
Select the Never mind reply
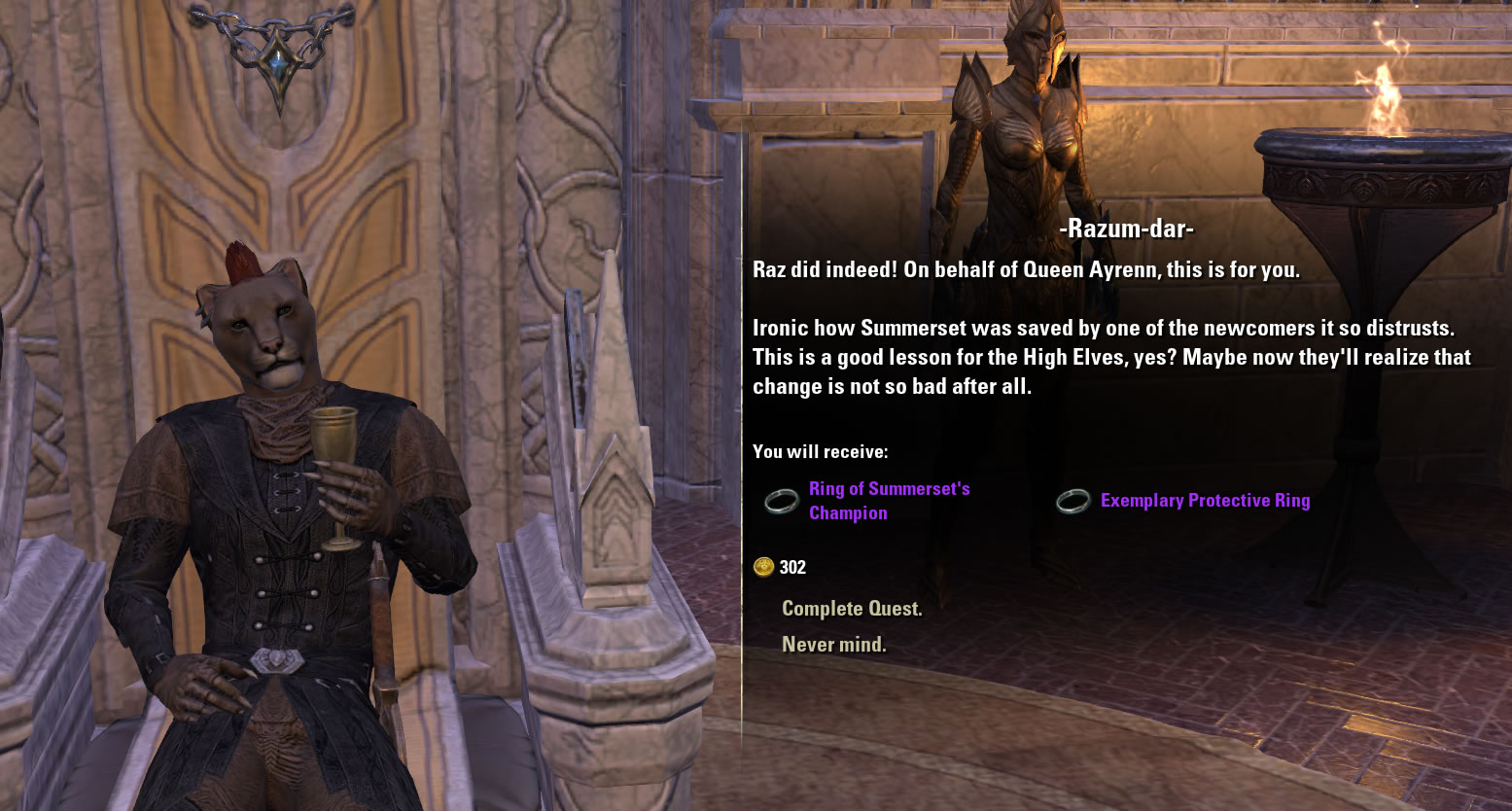[x=833, y=645]
